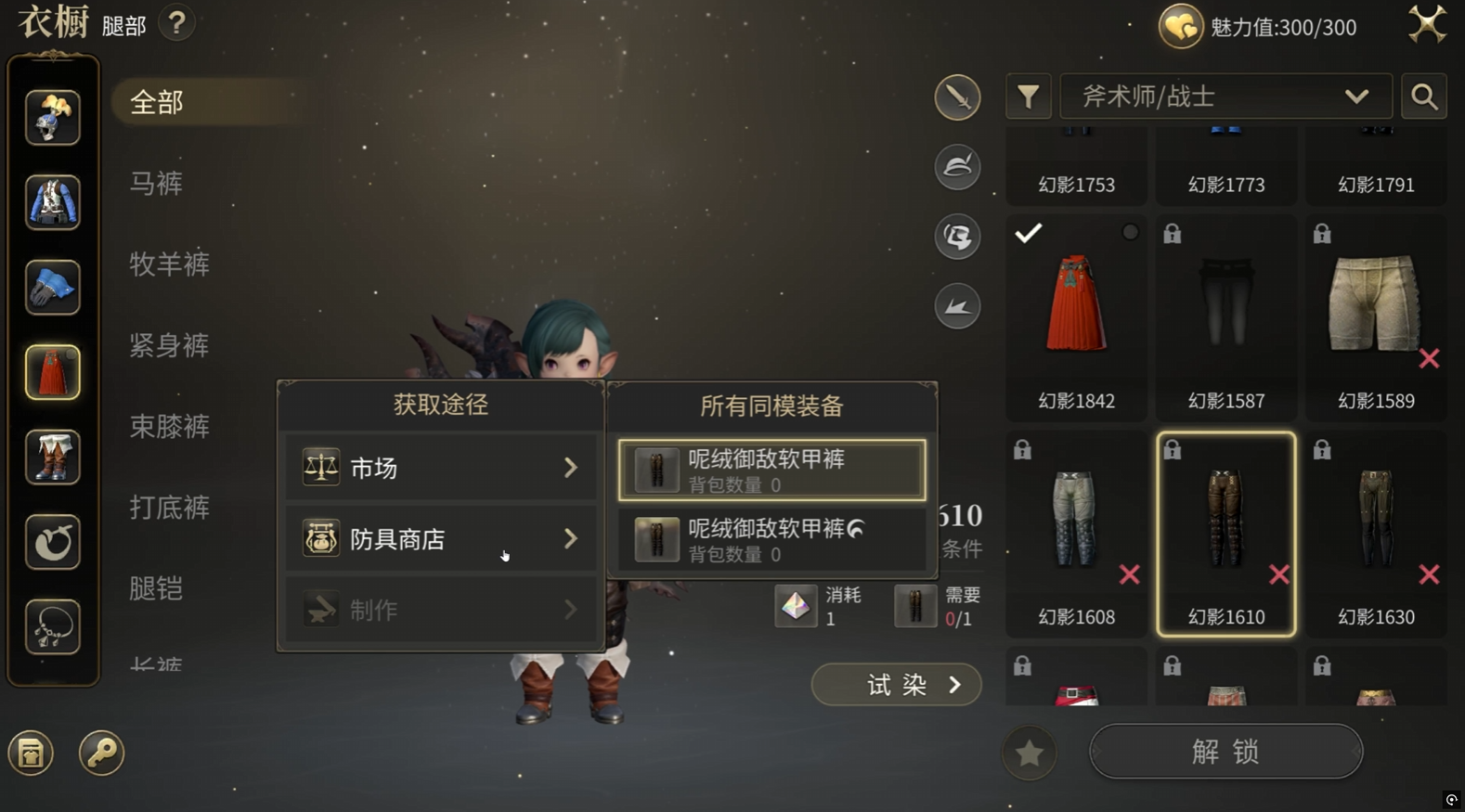Select the head gear slot icon
Screen dimensions: 1465x812
52,117
